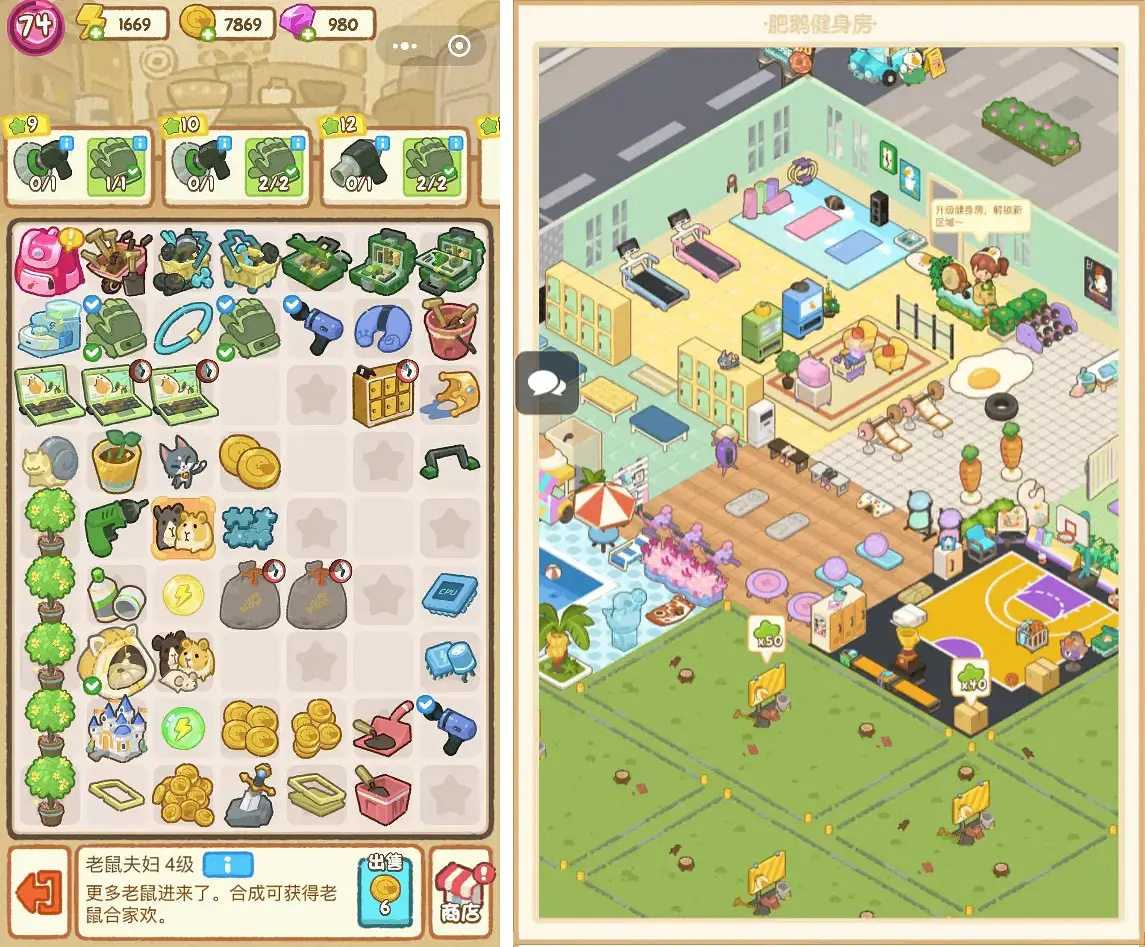Add gold coins via plus icon

208,33
